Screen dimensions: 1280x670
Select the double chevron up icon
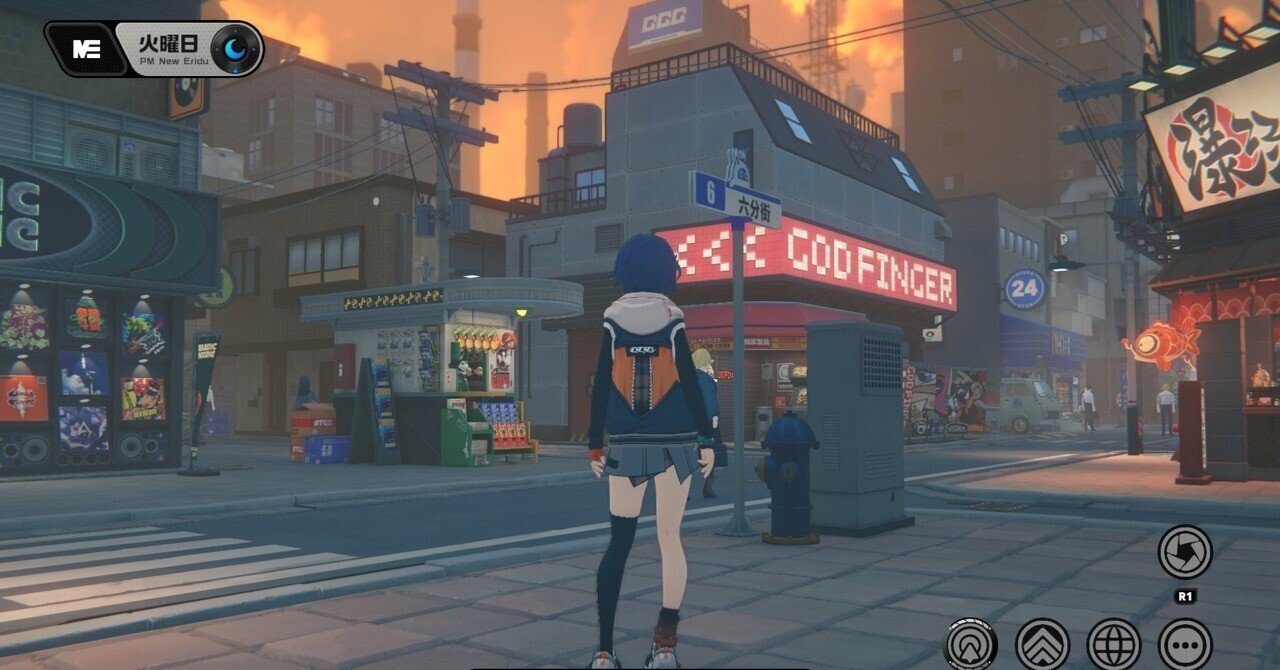point(1042,644)
